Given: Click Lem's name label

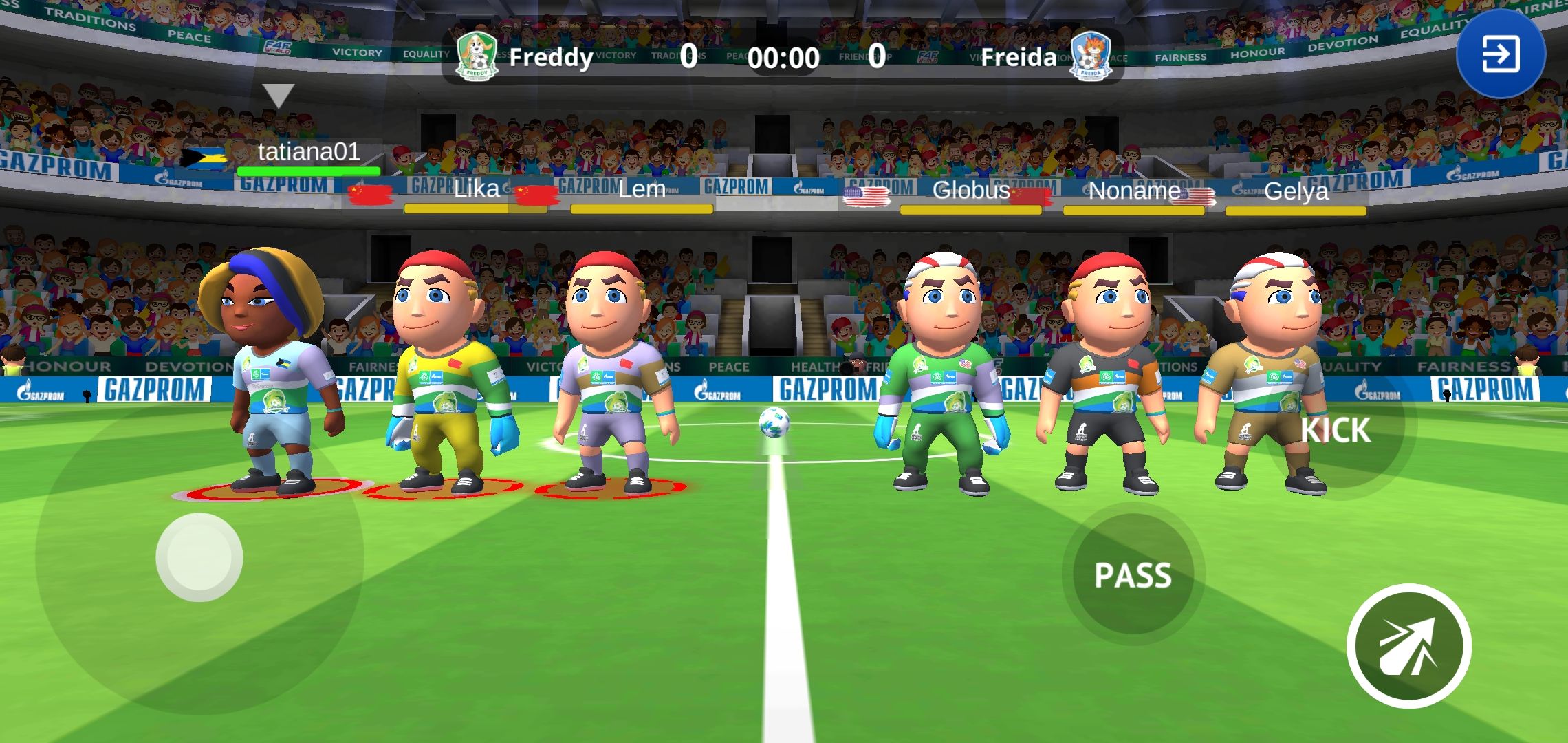Looking at the screenshot, I should 642,190.
